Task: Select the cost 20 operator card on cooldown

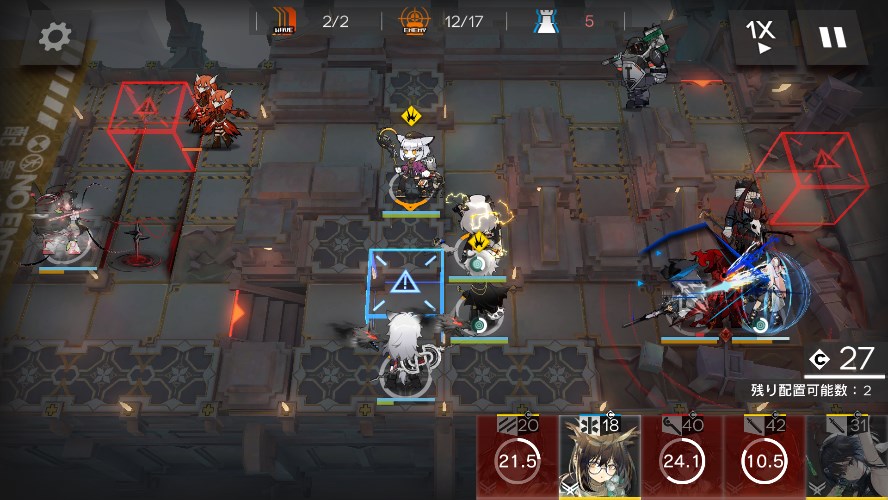Action: point(517,459)
